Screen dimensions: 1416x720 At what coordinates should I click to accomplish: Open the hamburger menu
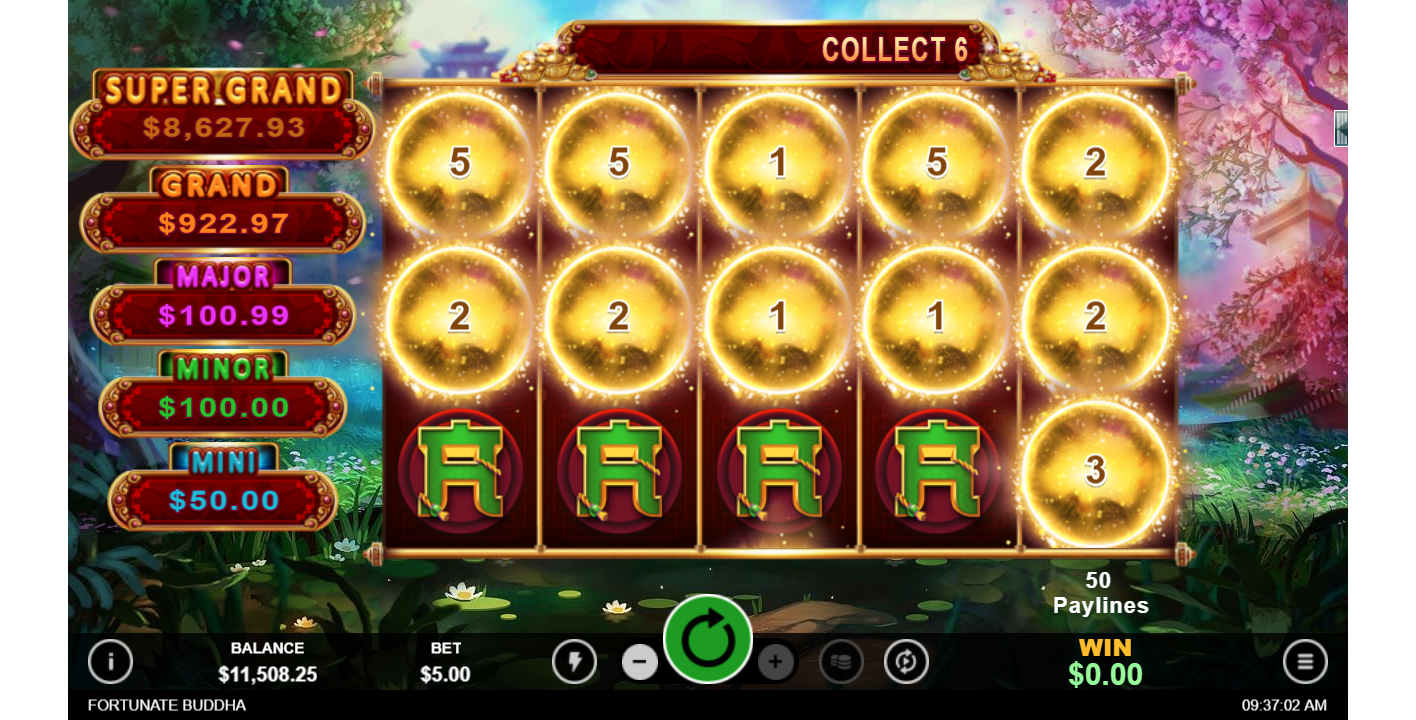click(x=1305, y=661)
